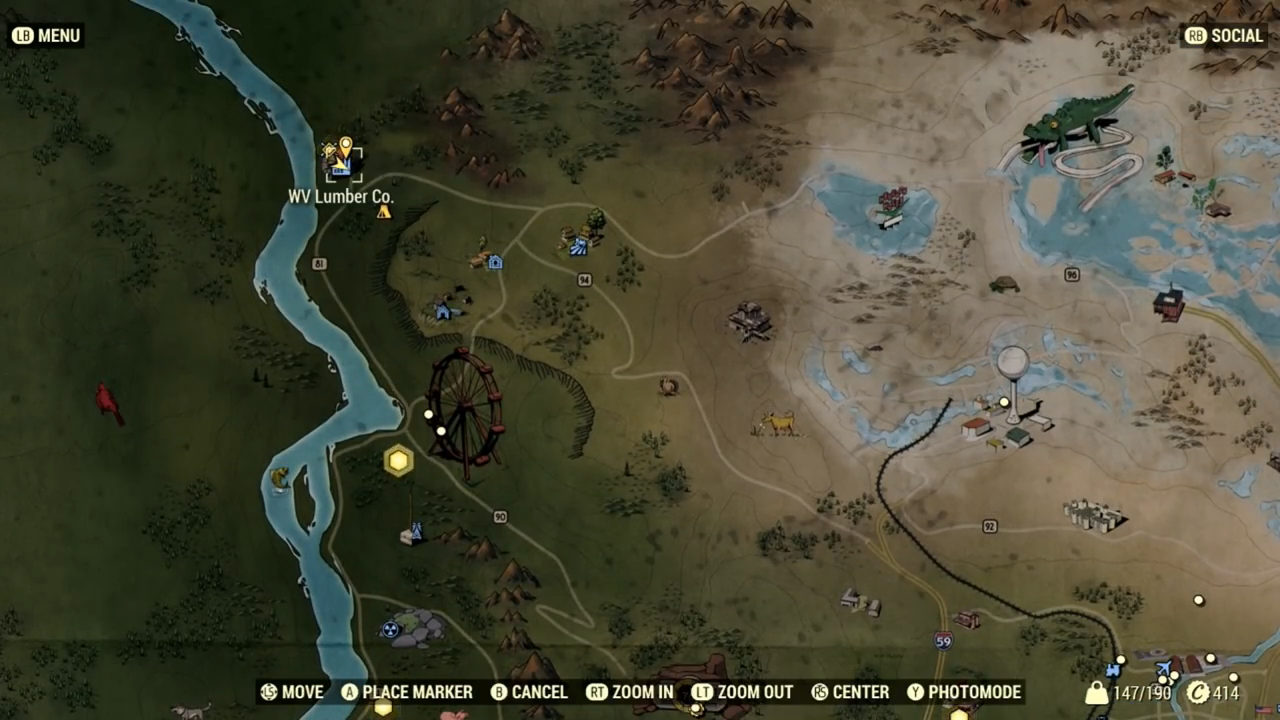Select the yellow cow location marker
1280x720 pixels.
click(x=777, y=424)
